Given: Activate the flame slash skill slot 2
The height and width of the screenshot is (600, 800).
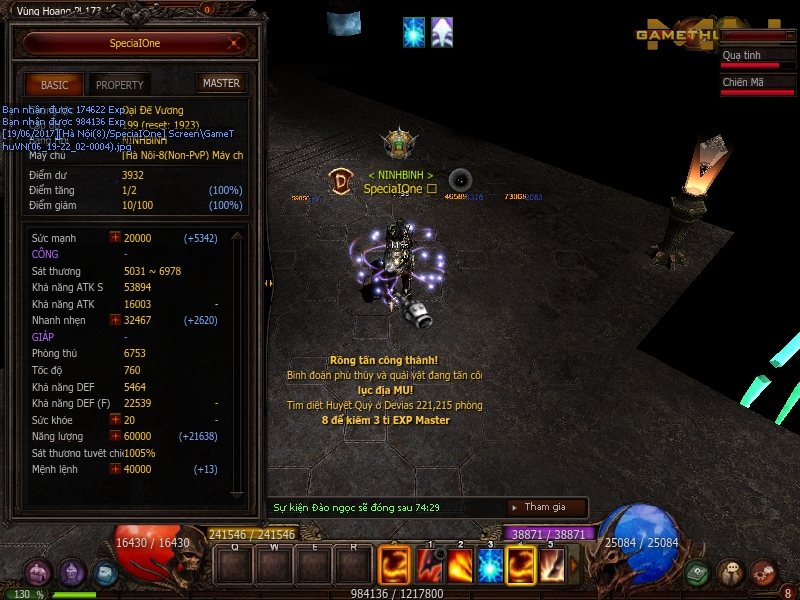Looking at the screenshot, I should pos(460,566).
